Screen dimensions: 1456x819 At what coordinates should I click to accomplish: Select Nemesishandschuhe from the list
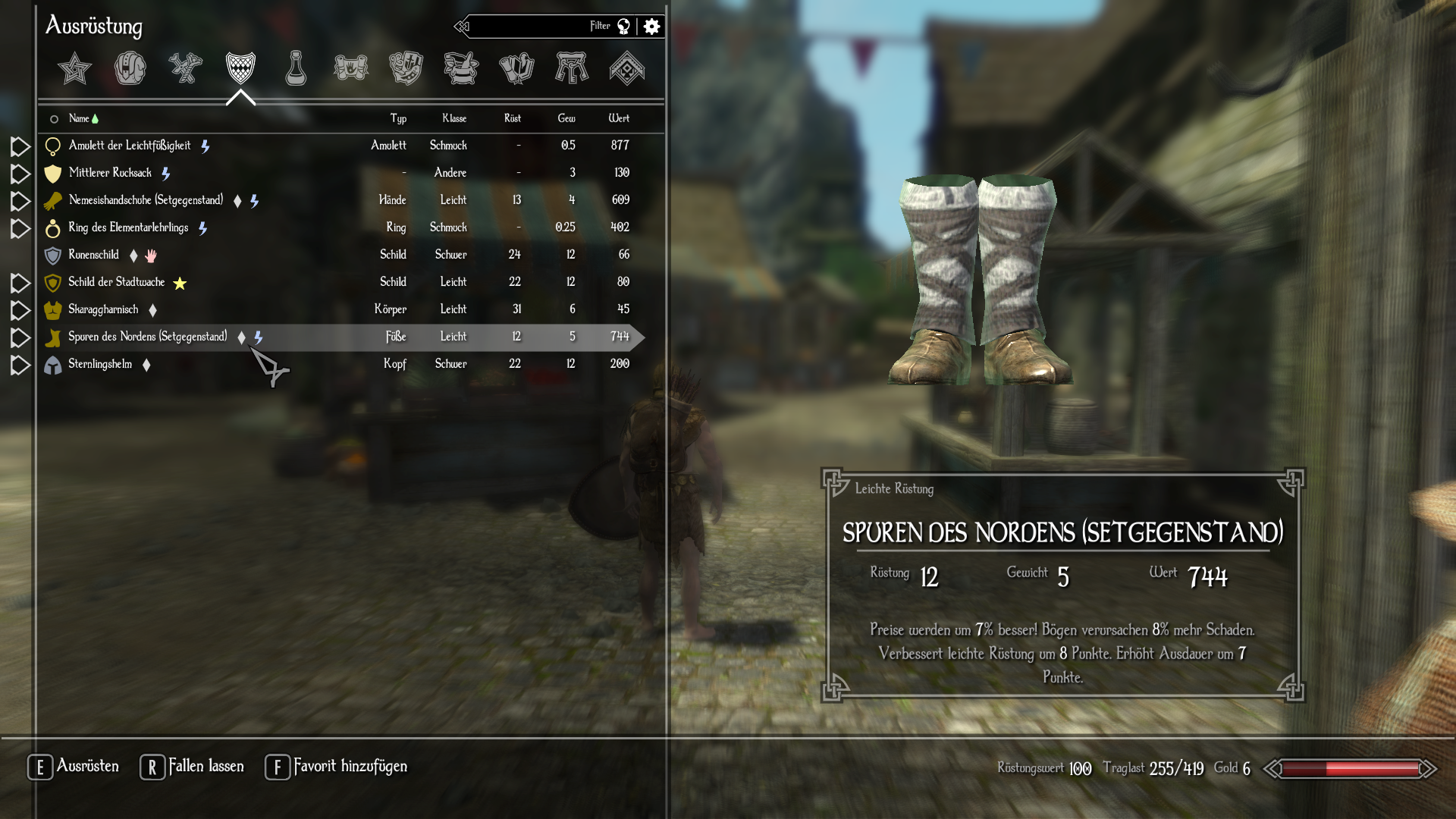pos(146,200)
